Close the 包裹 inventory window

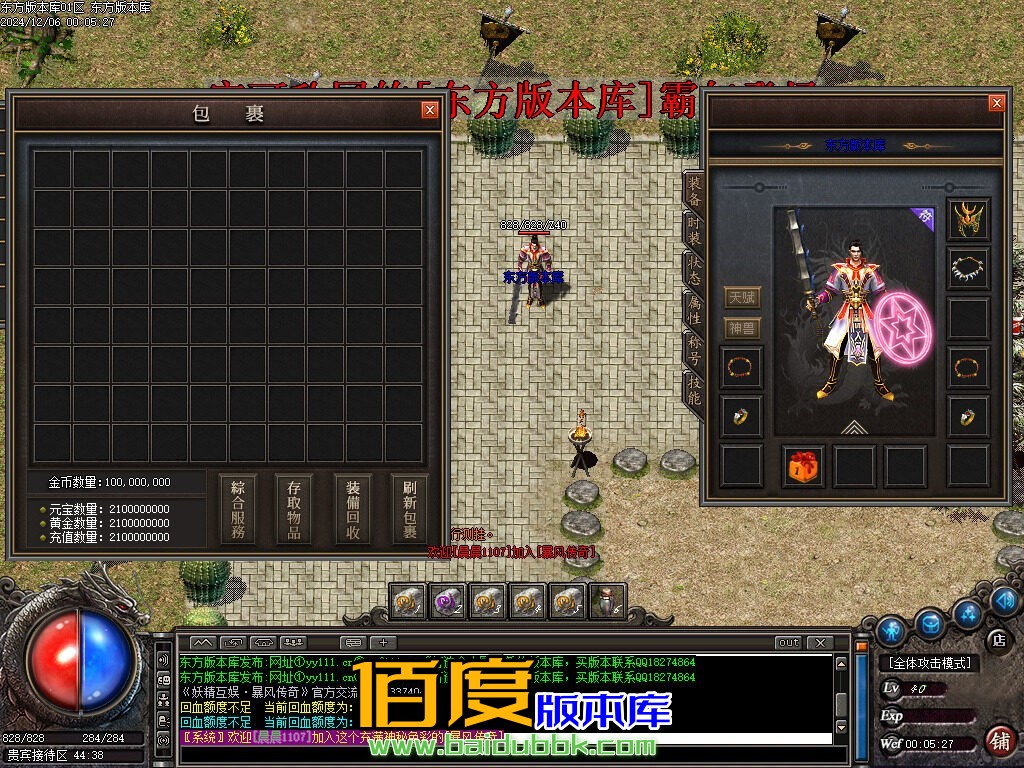pos(430,110)
